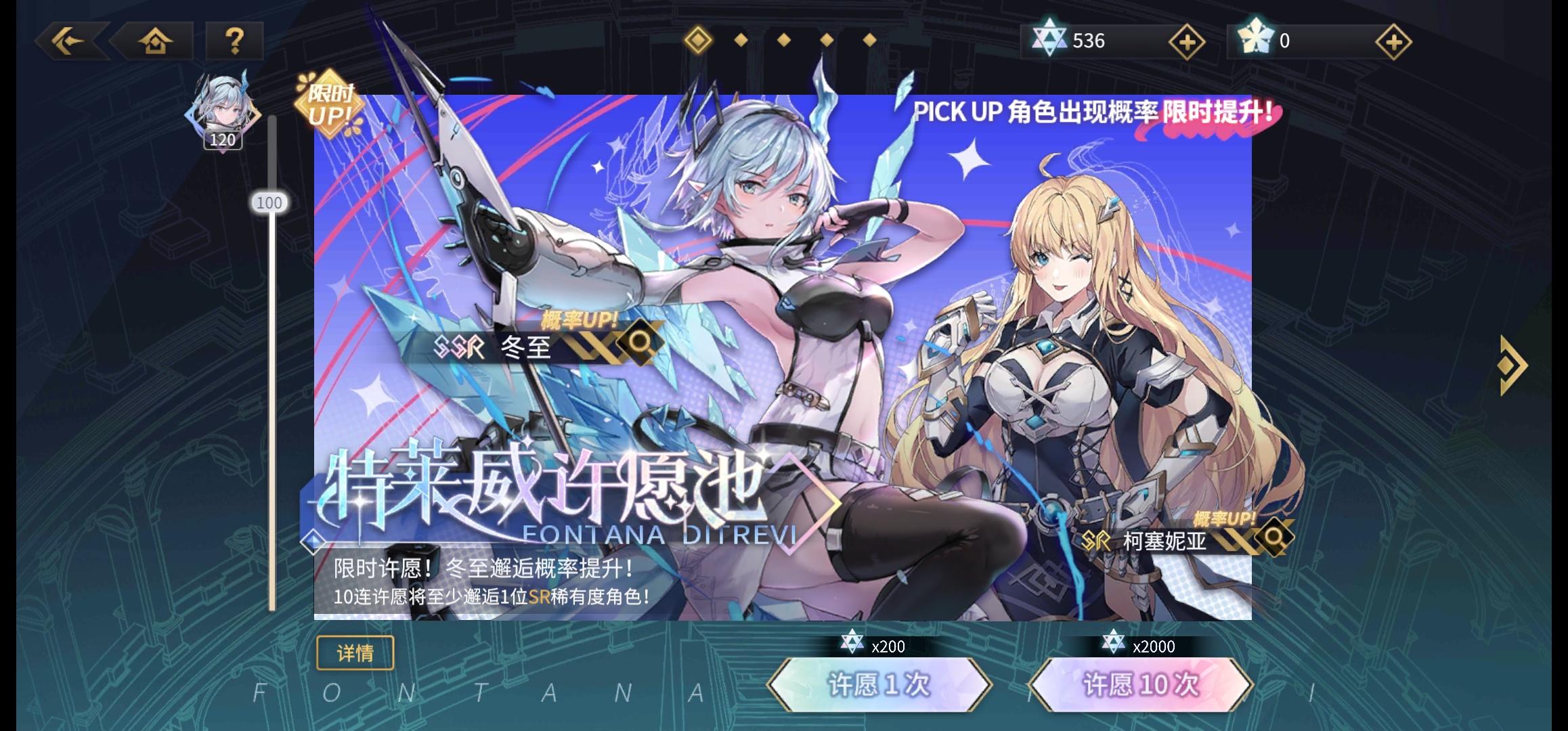
Task: Open the help question mark icon
Action: pos(234,42)
